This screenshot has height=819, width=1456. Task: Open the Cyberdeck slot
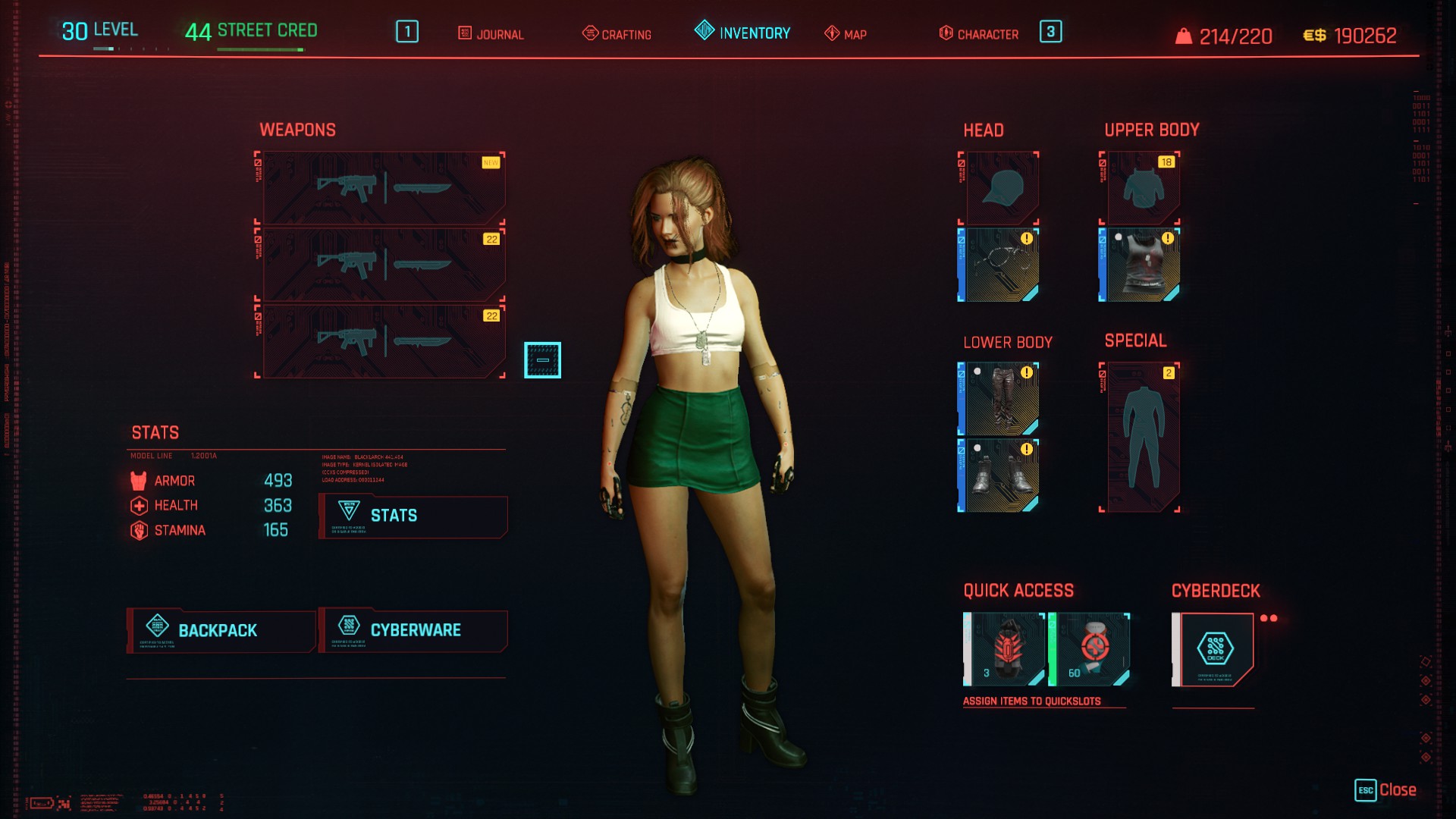point(1215,649)
